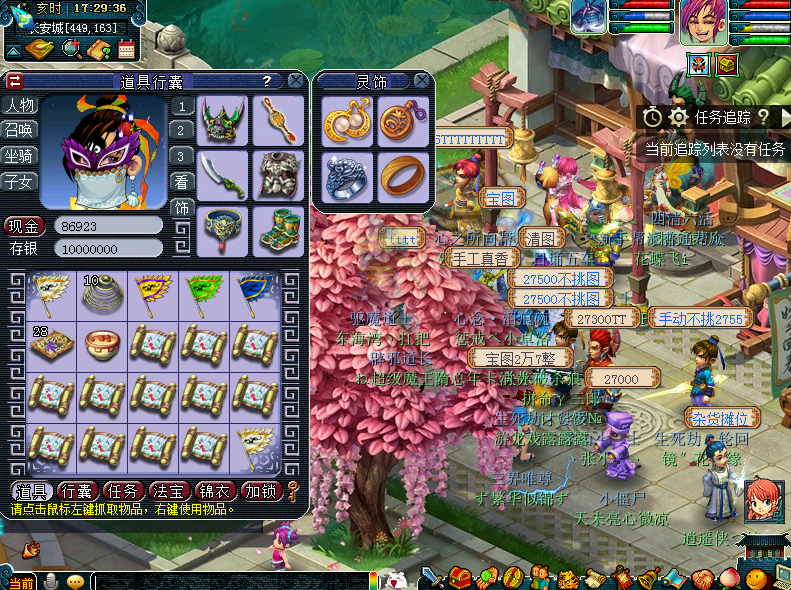This screenshot has width=791, height=590.
Task: Switch to the 人物 character tab
Action: click(x=19, y=105)
